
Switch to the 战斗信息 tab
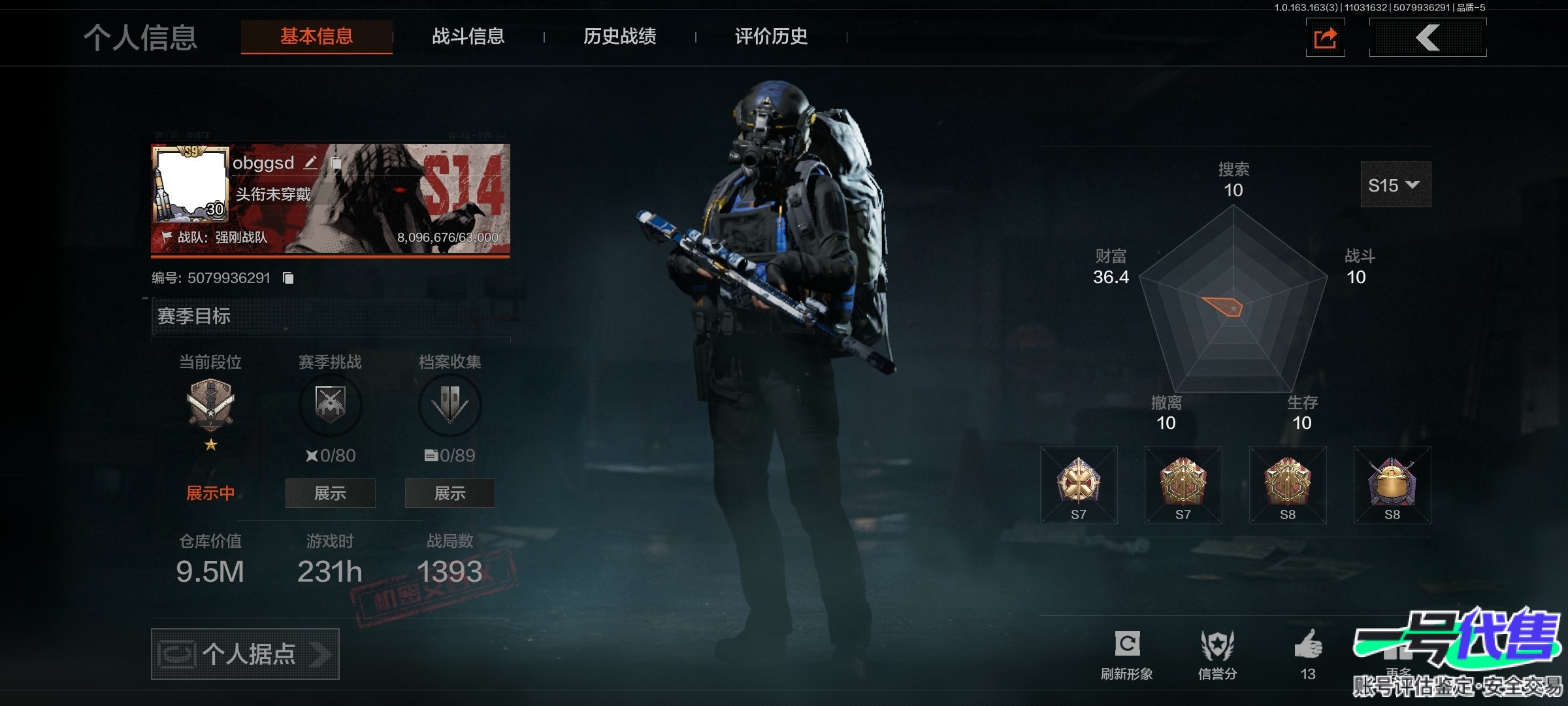[x=468, y=37]
